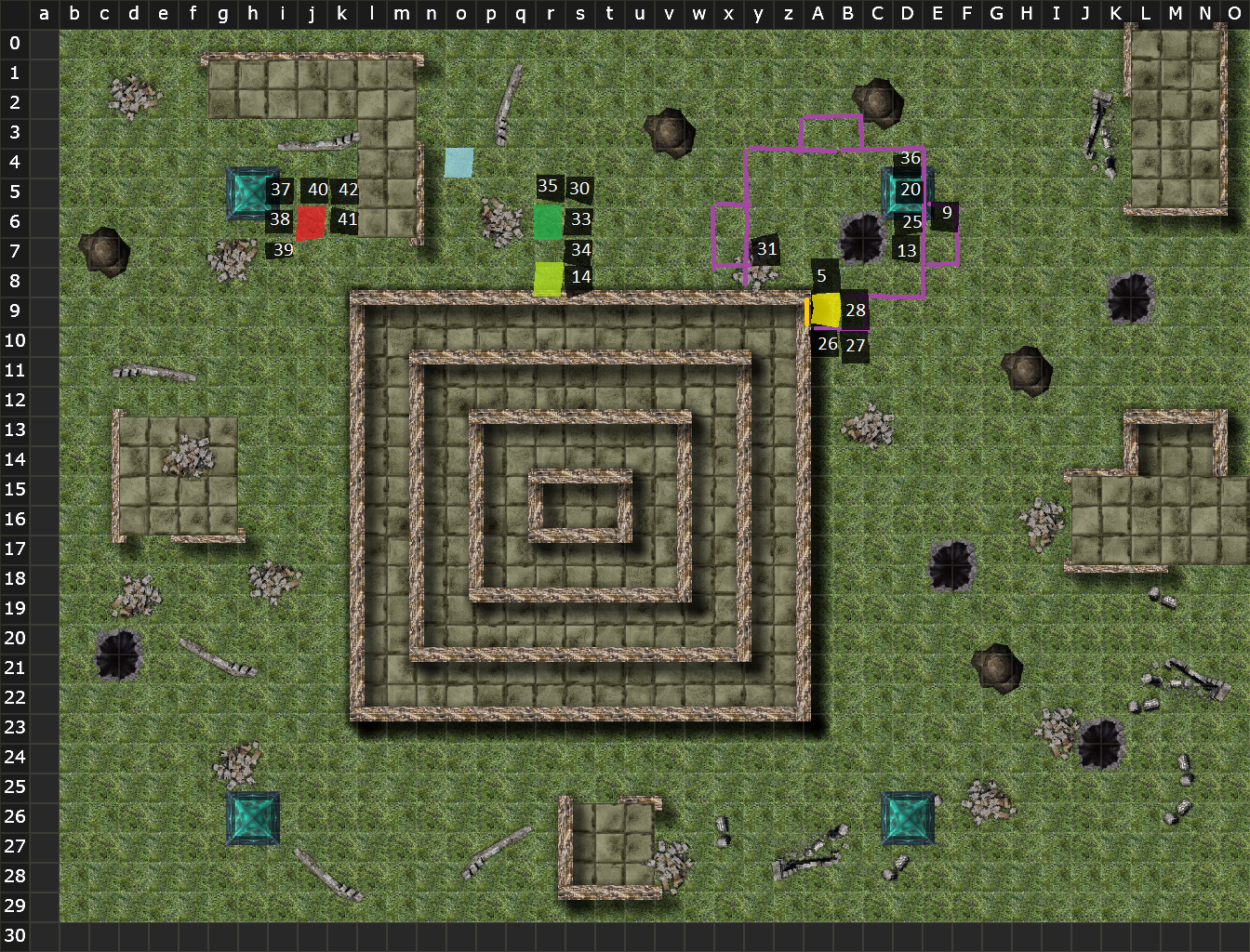Select the red square token
This screenshot has height=952, width=1250.
click(311, 223)
